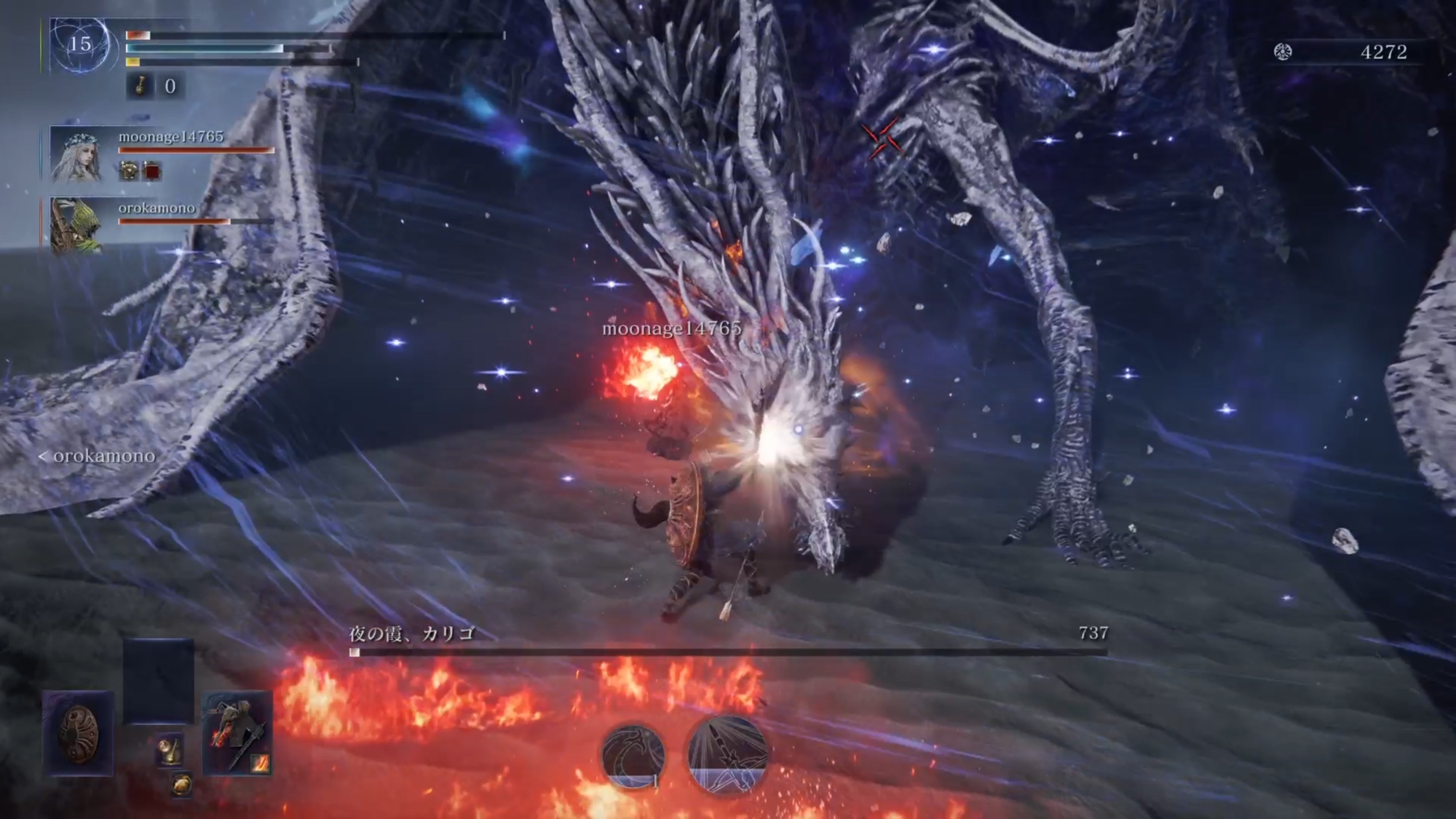The height and width of the screenshot is (819, 1456).
Task: Inspect moonage14765's red square status icon
Action: point(151,172)
